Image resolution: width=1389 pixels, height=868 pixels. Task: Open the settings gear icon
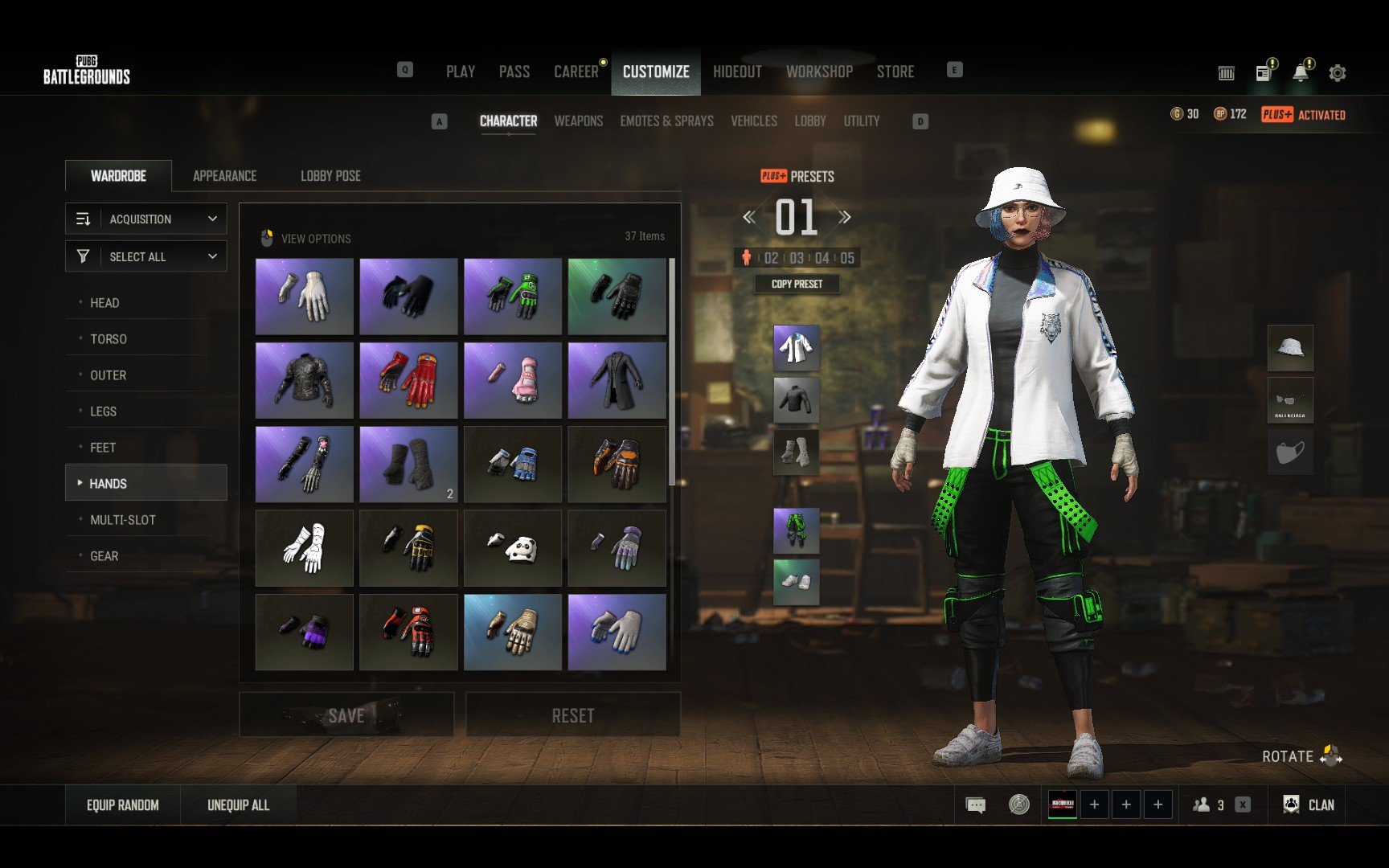click(1338, 73)
